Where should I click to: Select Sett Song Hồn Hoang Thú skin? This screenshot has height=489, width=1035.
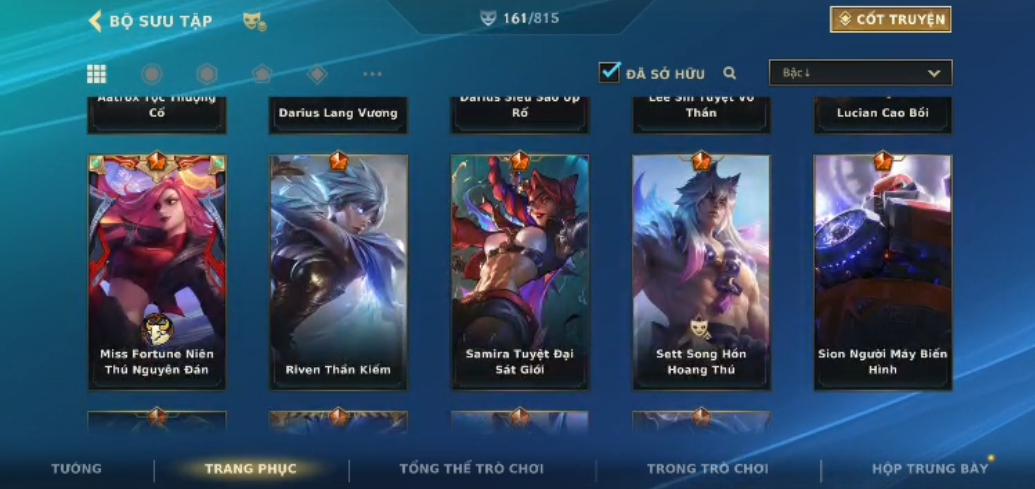701,270
